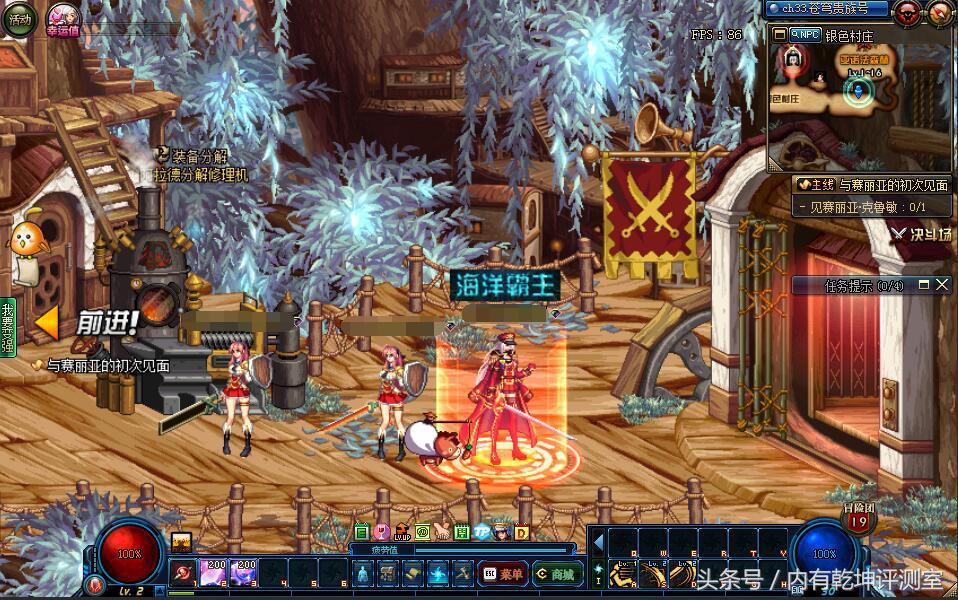
Task: Close the 任务提示 panel
Action: (942, 285)
